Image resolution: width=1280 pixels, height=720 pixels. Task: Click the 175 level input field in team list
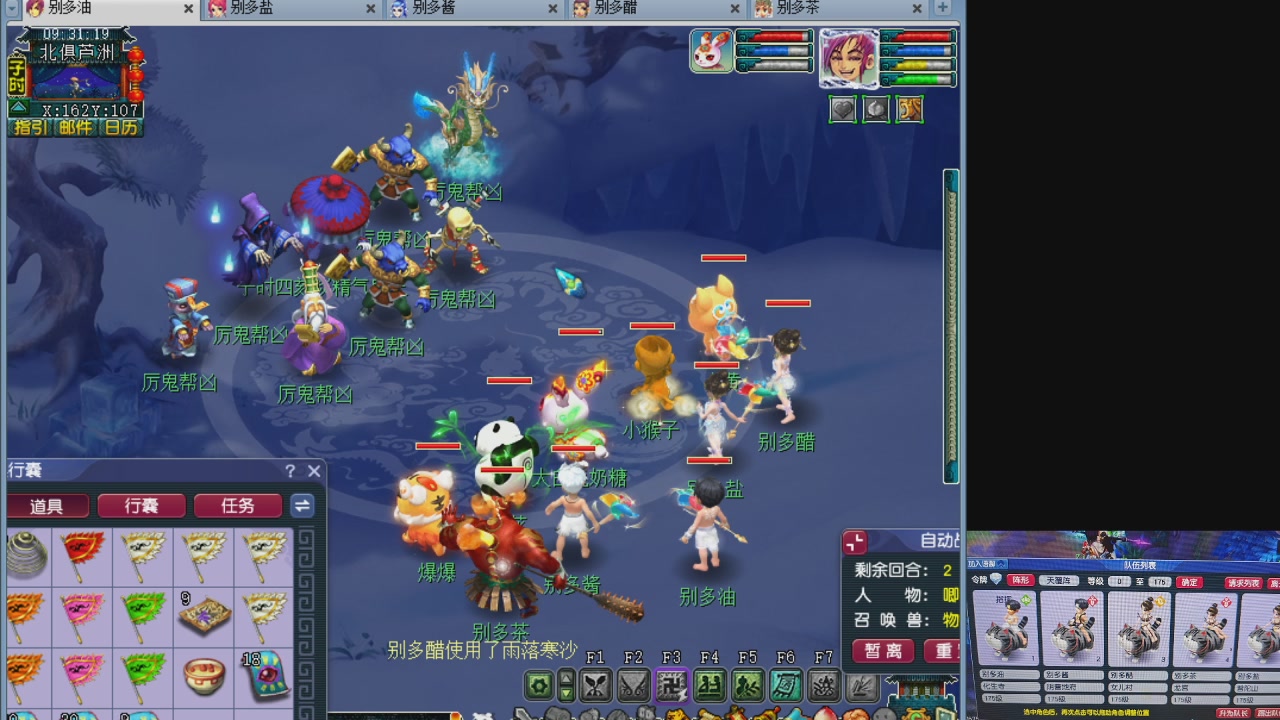[1159, 580]
